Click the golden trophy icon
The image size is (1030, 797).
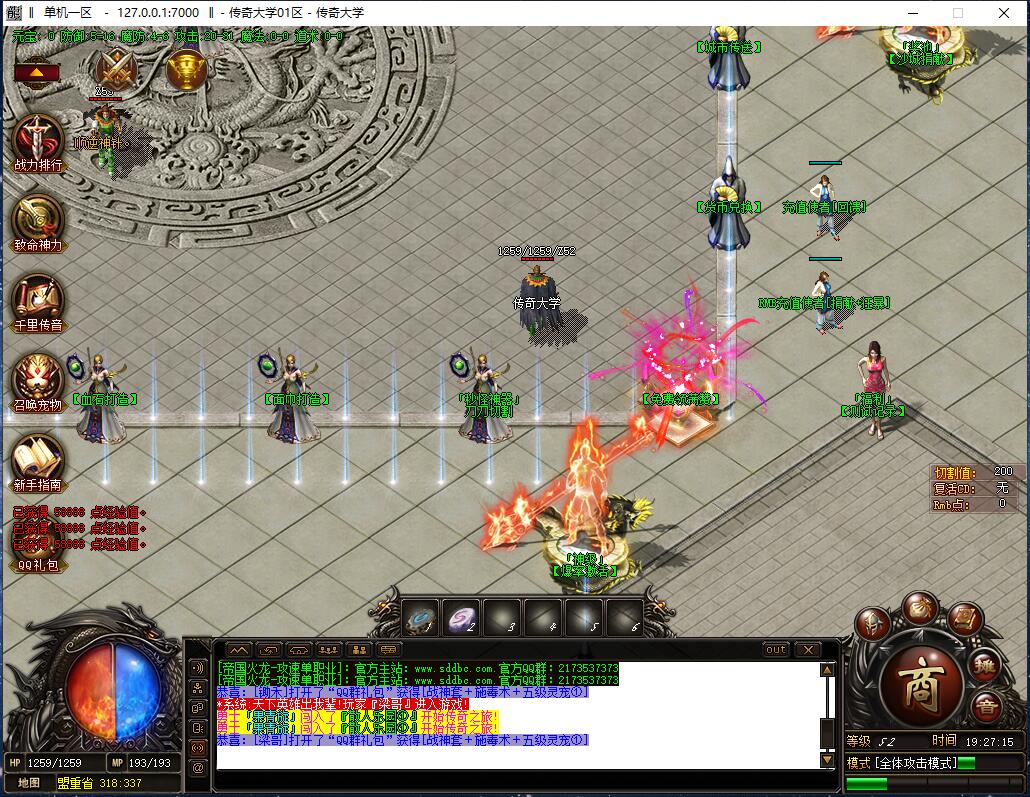pyautogui.click(x=186, y=69)
